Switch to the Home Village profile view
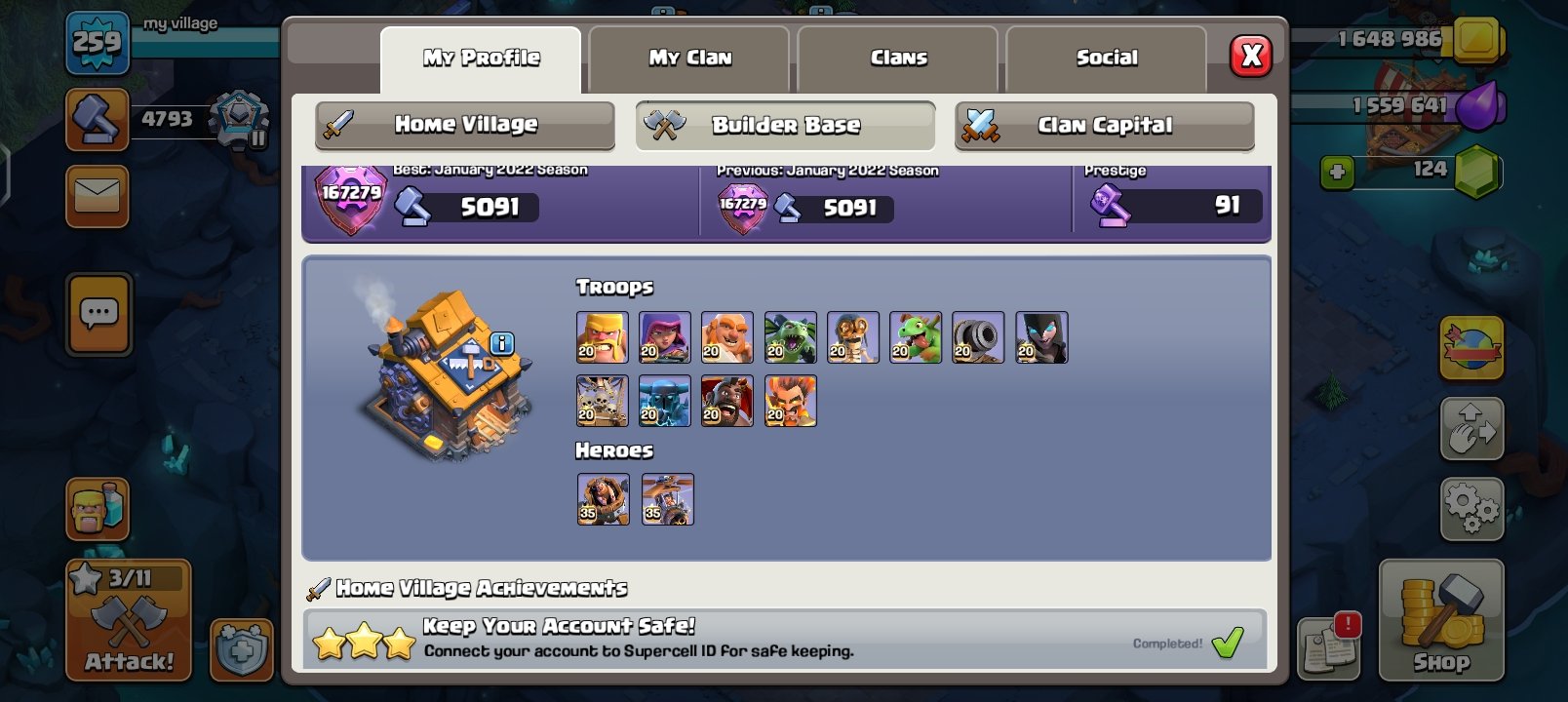1568x702 pixels. coord(463,125)
